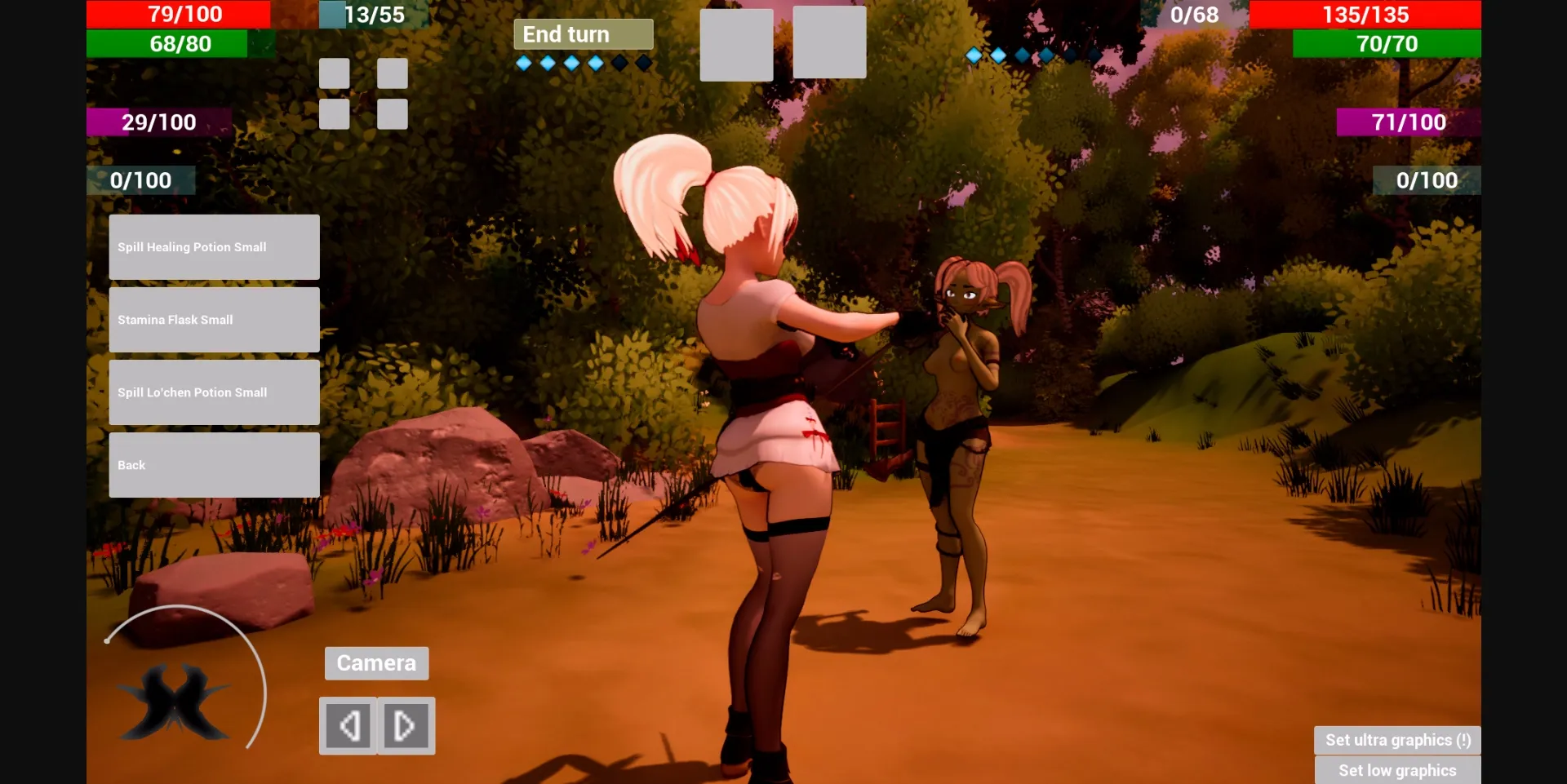
Task: Select Back to leave the item menu
Action: (x=214, y=464)
